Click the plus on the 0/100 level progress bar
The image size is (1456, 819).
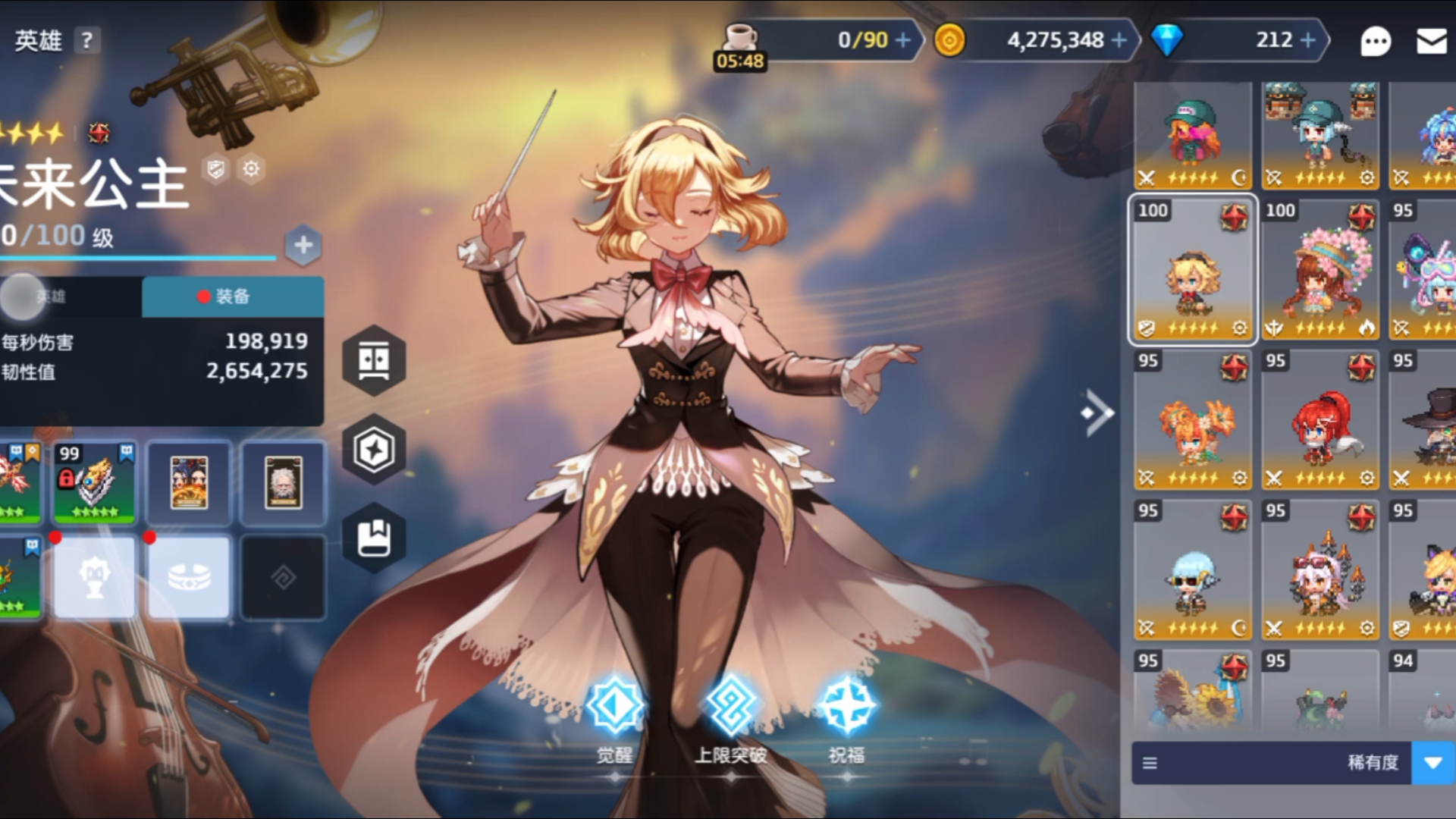pos(303,244)
